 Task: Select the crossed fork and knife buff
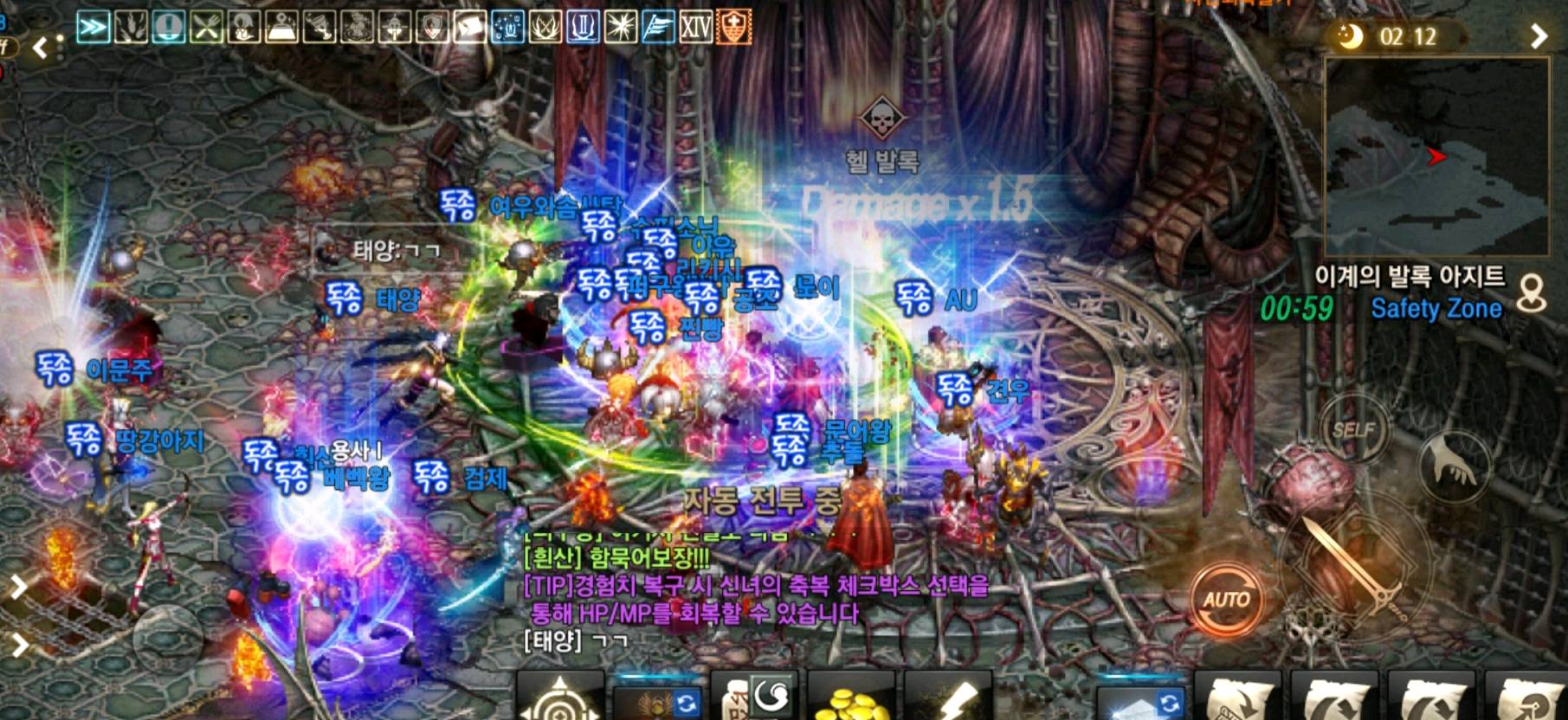(x=206, y=28)
